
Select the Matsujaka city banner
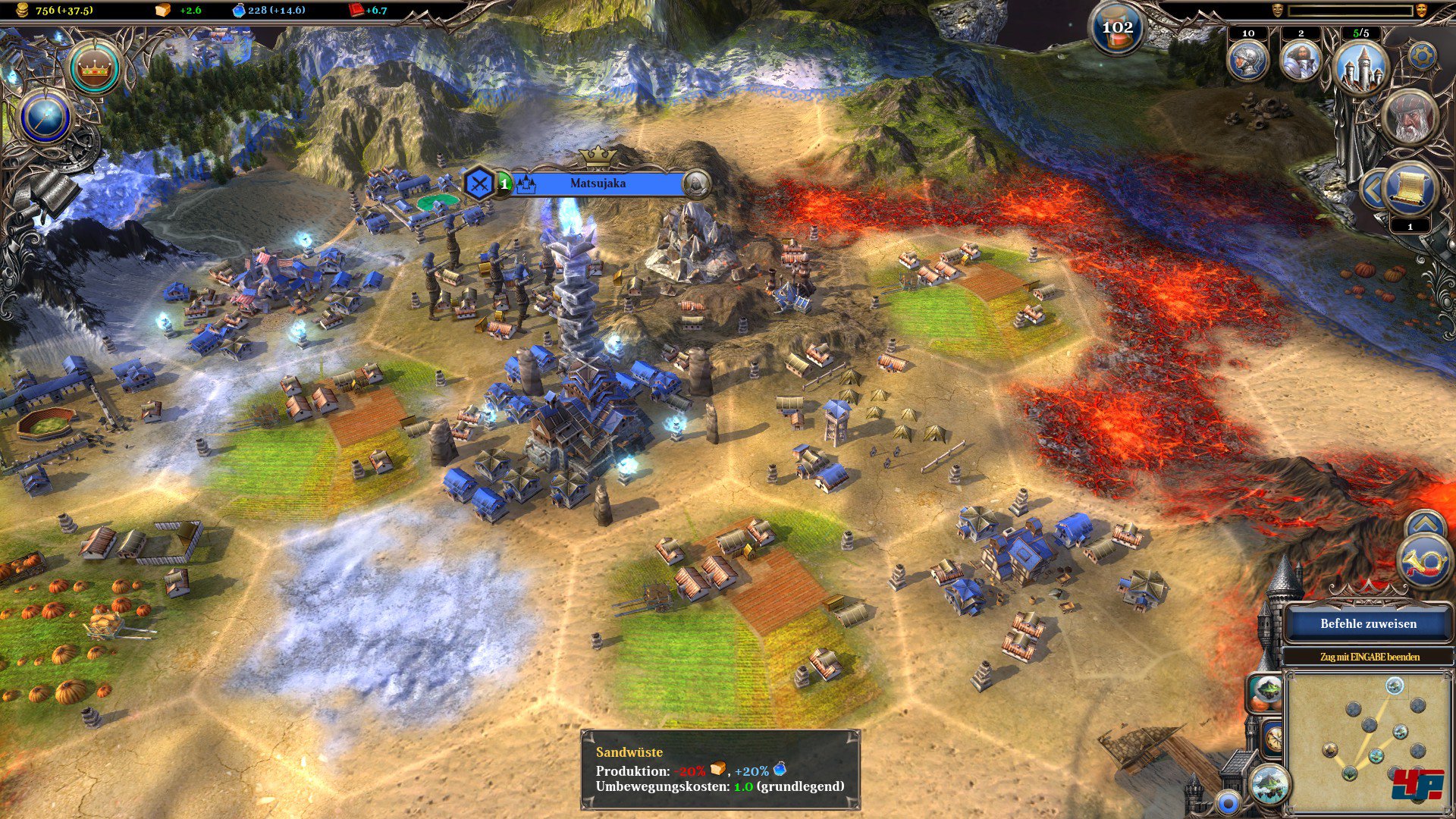[x=598, y=184]
